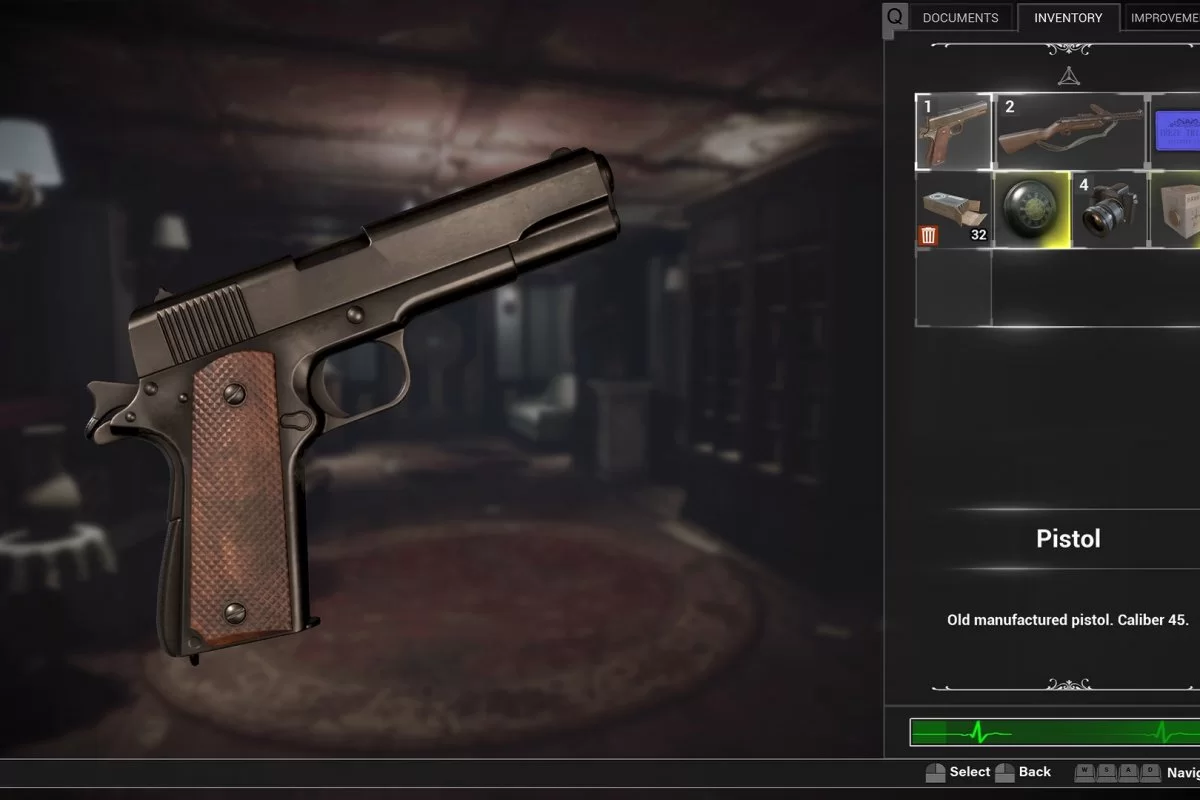This screenshot has height=800, width=1200.
Task: Show the Improvements tab
Action: (1164, 18)
